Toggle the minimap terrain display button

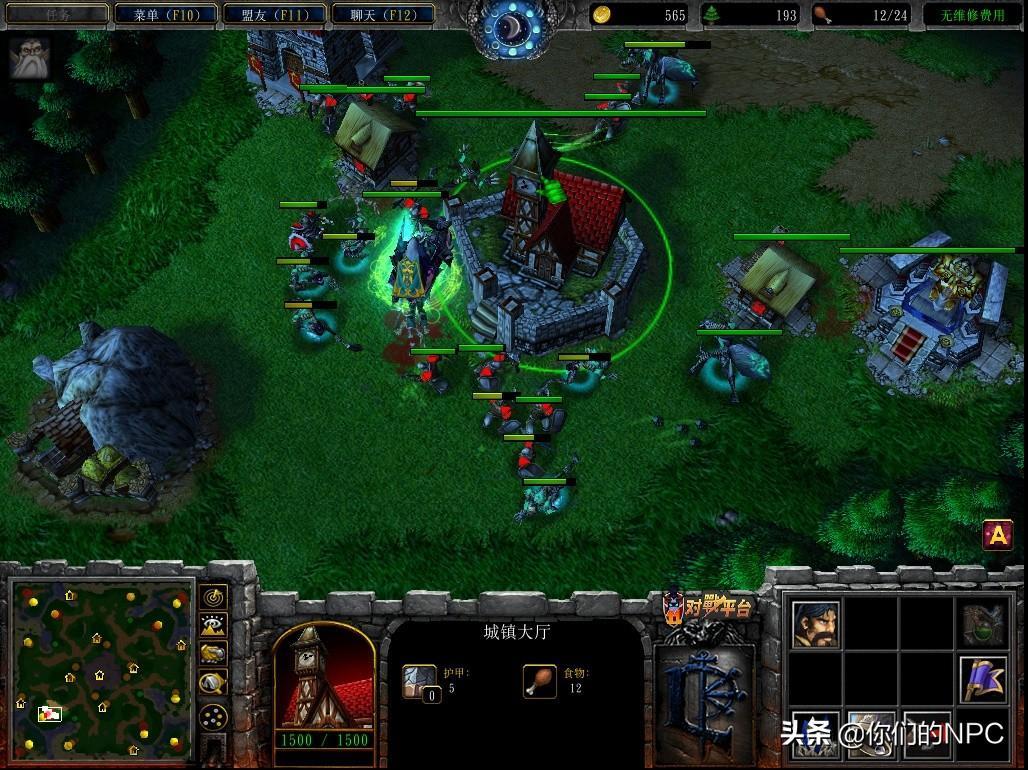(213, 626)
